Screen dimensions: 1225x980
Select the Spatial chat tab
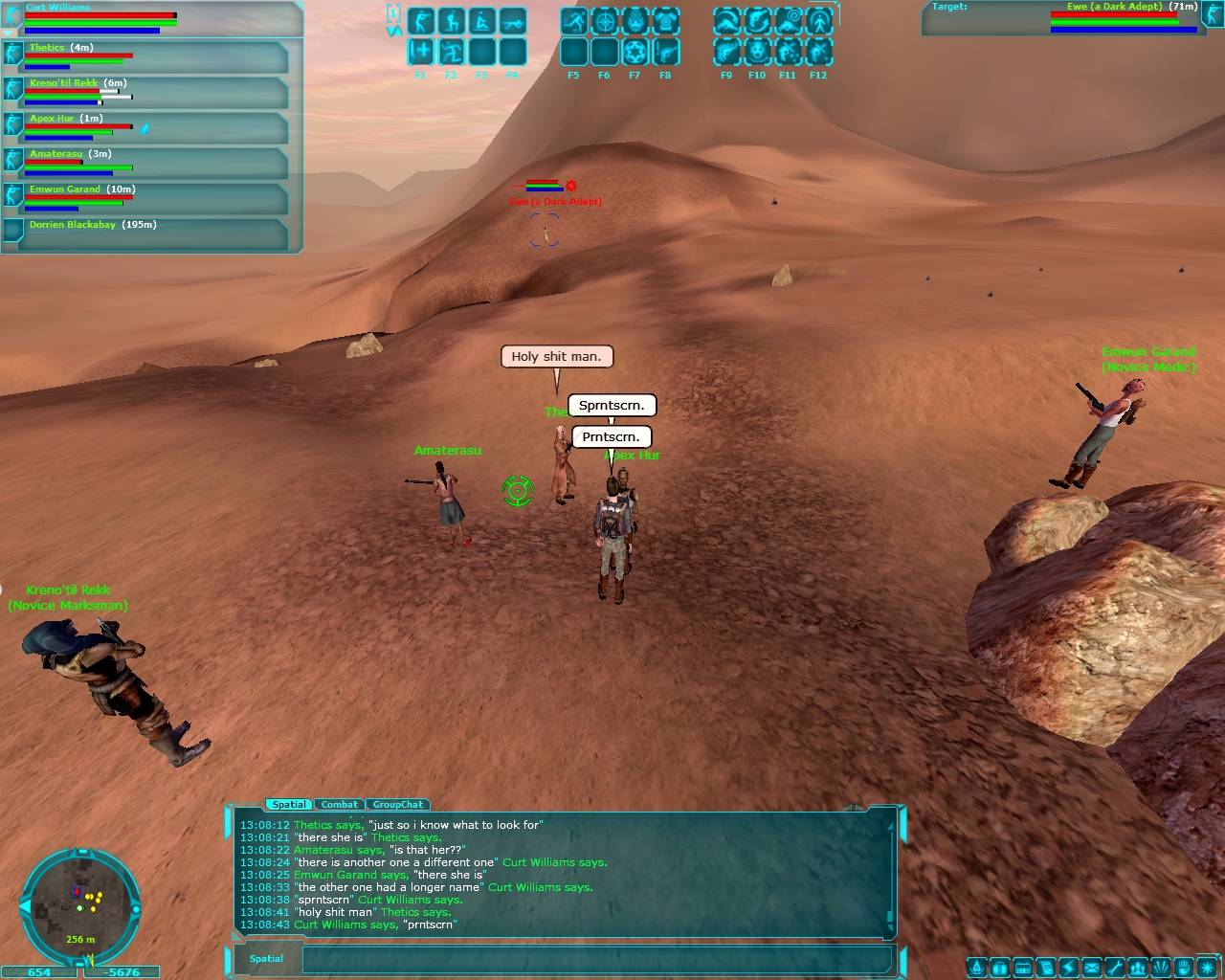pos(288,805)
